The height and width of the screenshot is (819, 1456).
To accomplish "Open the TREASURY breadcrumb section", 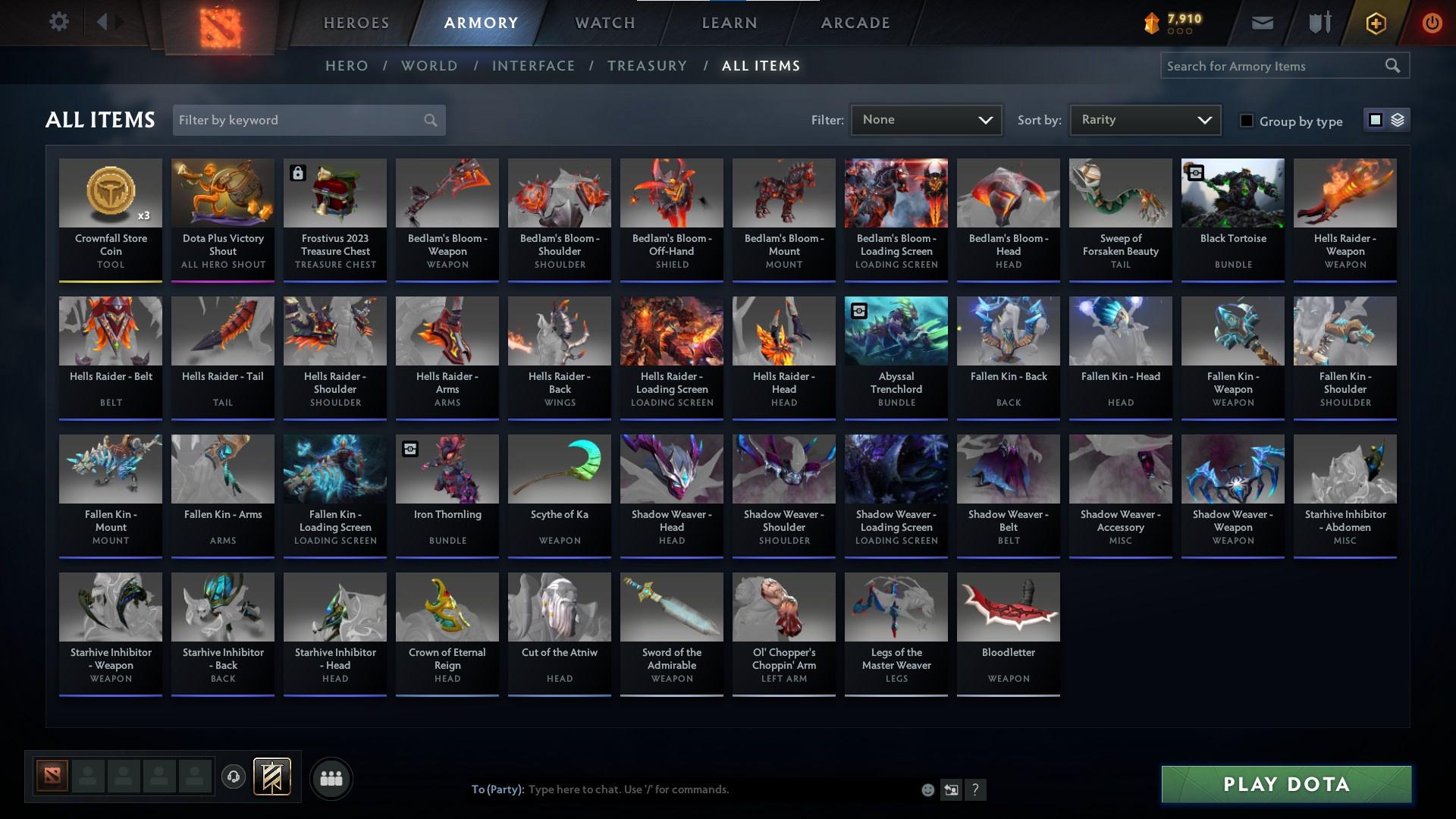I will tap(647, 66).
